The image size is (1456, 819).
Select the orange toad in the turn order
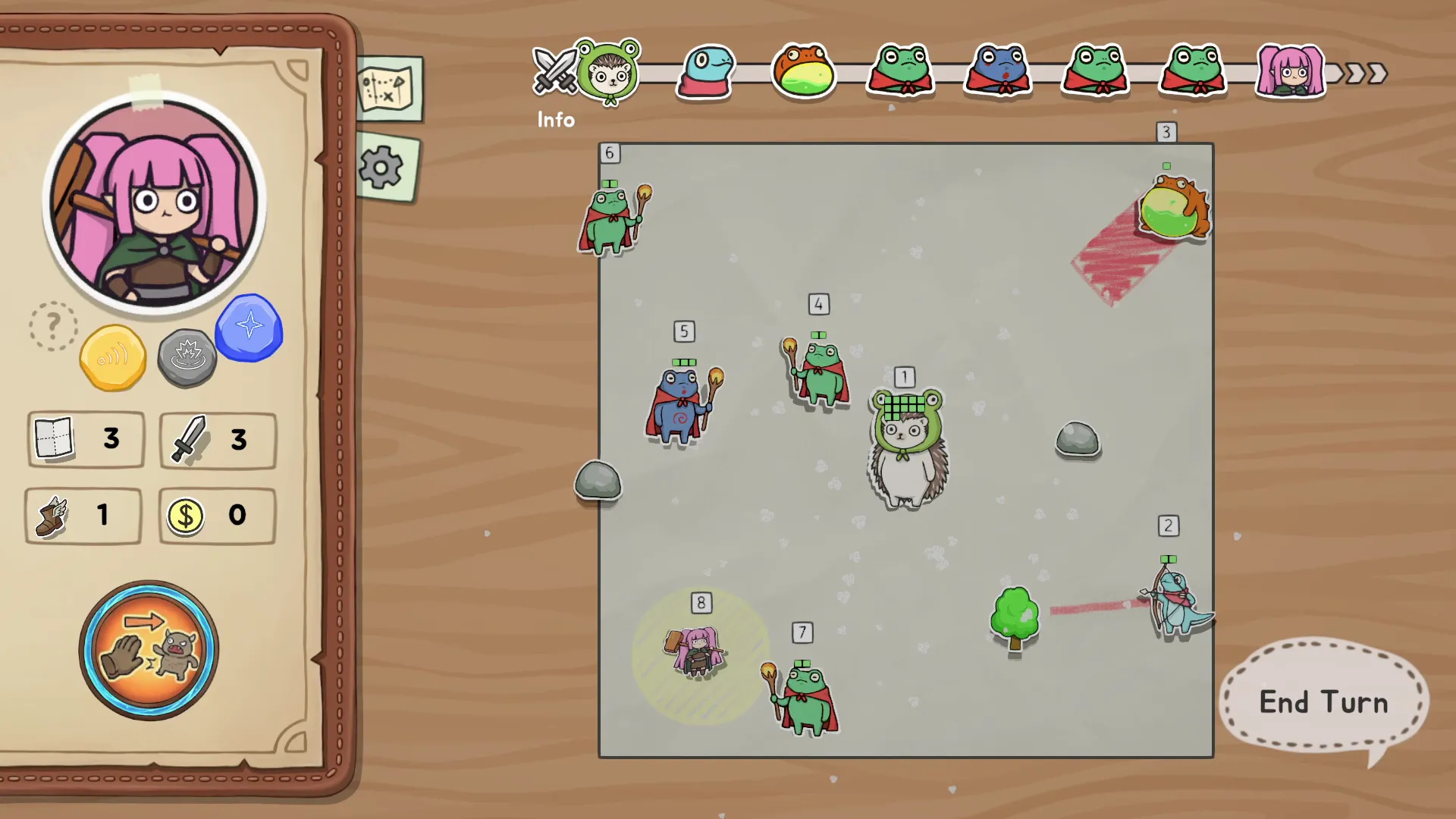point(804,72)
